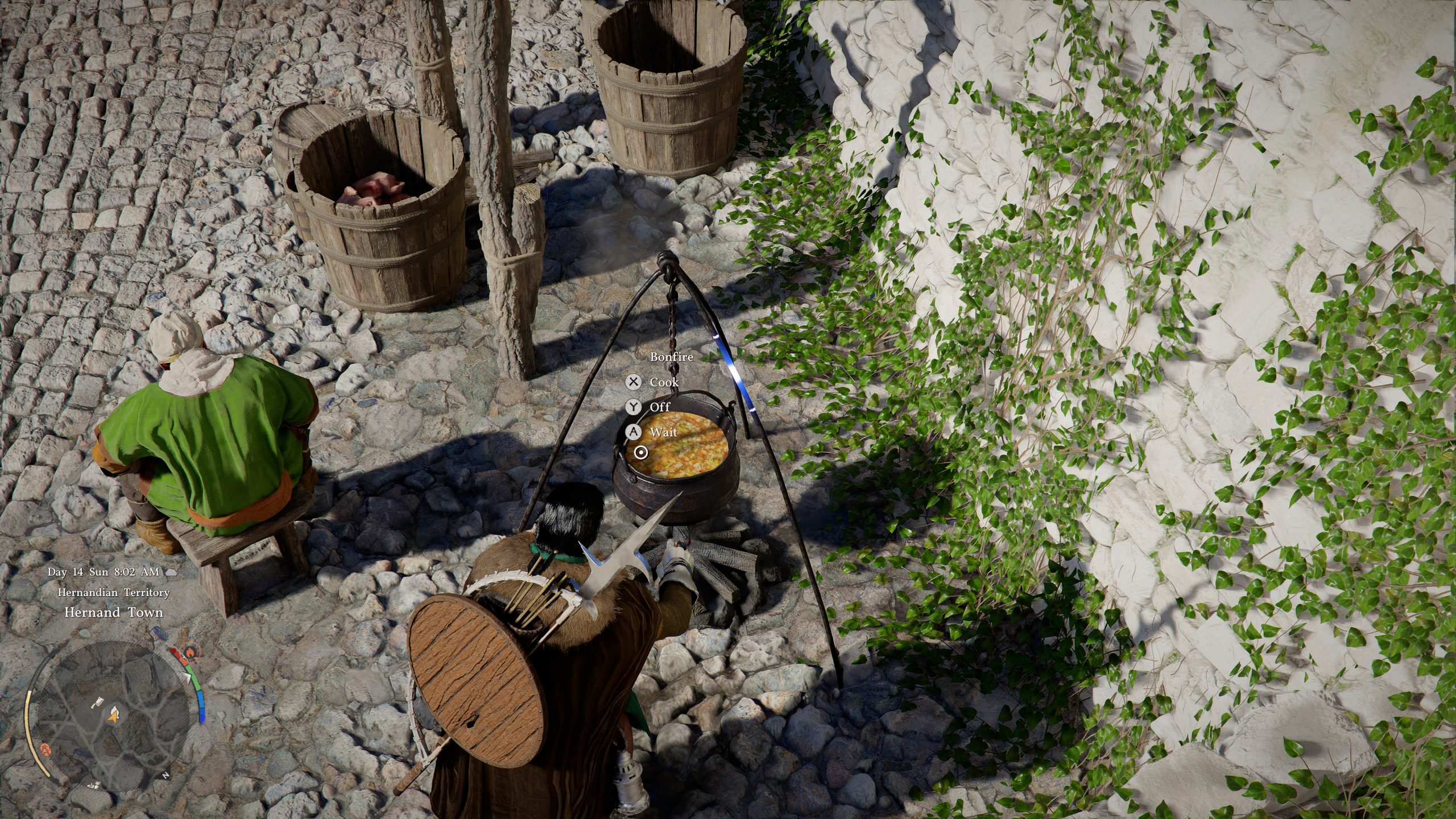Click the cleaver butcher icon on the minimap
This screenshot has width=1456, height=819.
(98, 702)
